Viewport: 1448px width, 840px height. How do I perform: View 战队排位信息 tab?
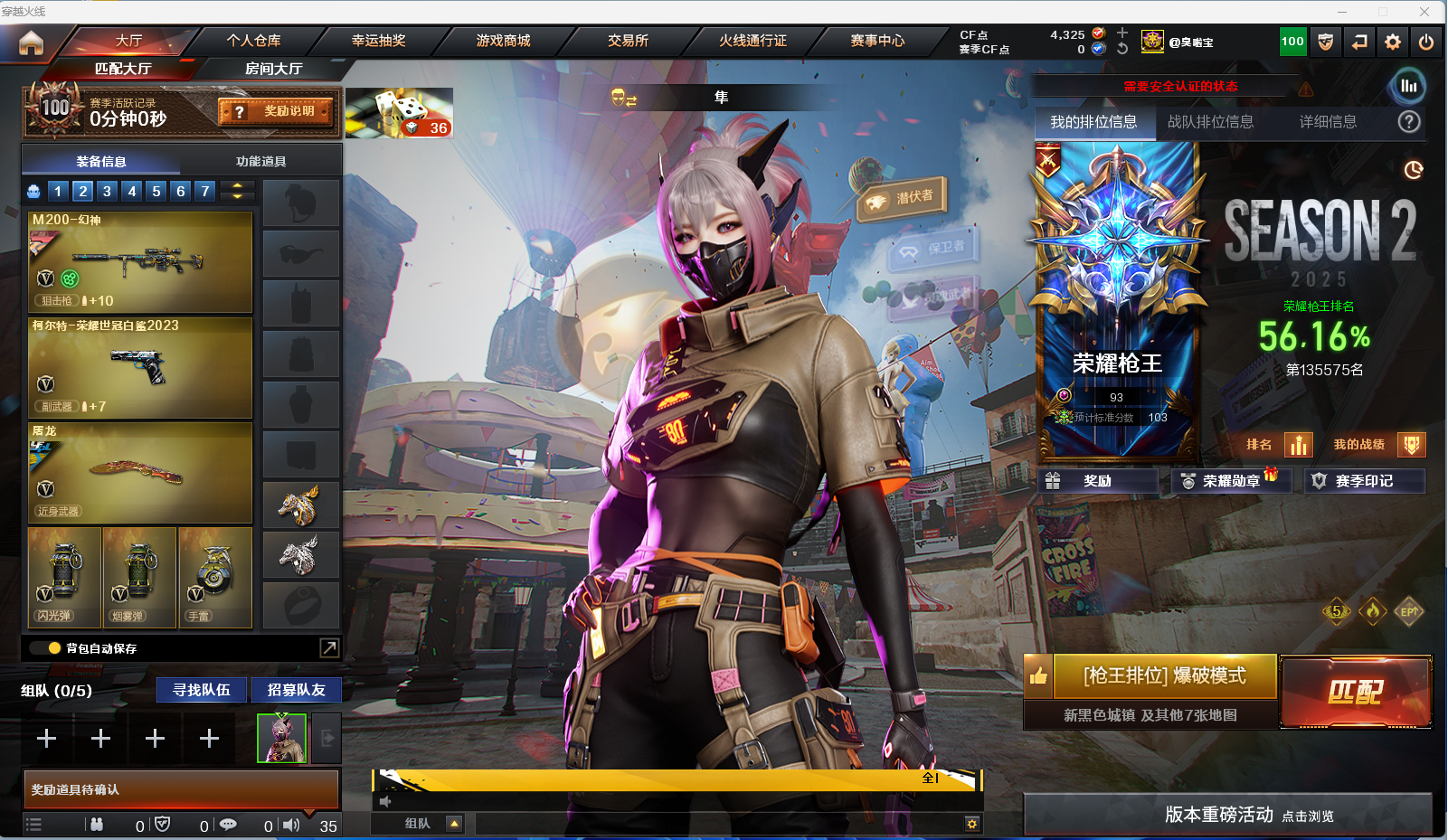(x=1210, y=122)
